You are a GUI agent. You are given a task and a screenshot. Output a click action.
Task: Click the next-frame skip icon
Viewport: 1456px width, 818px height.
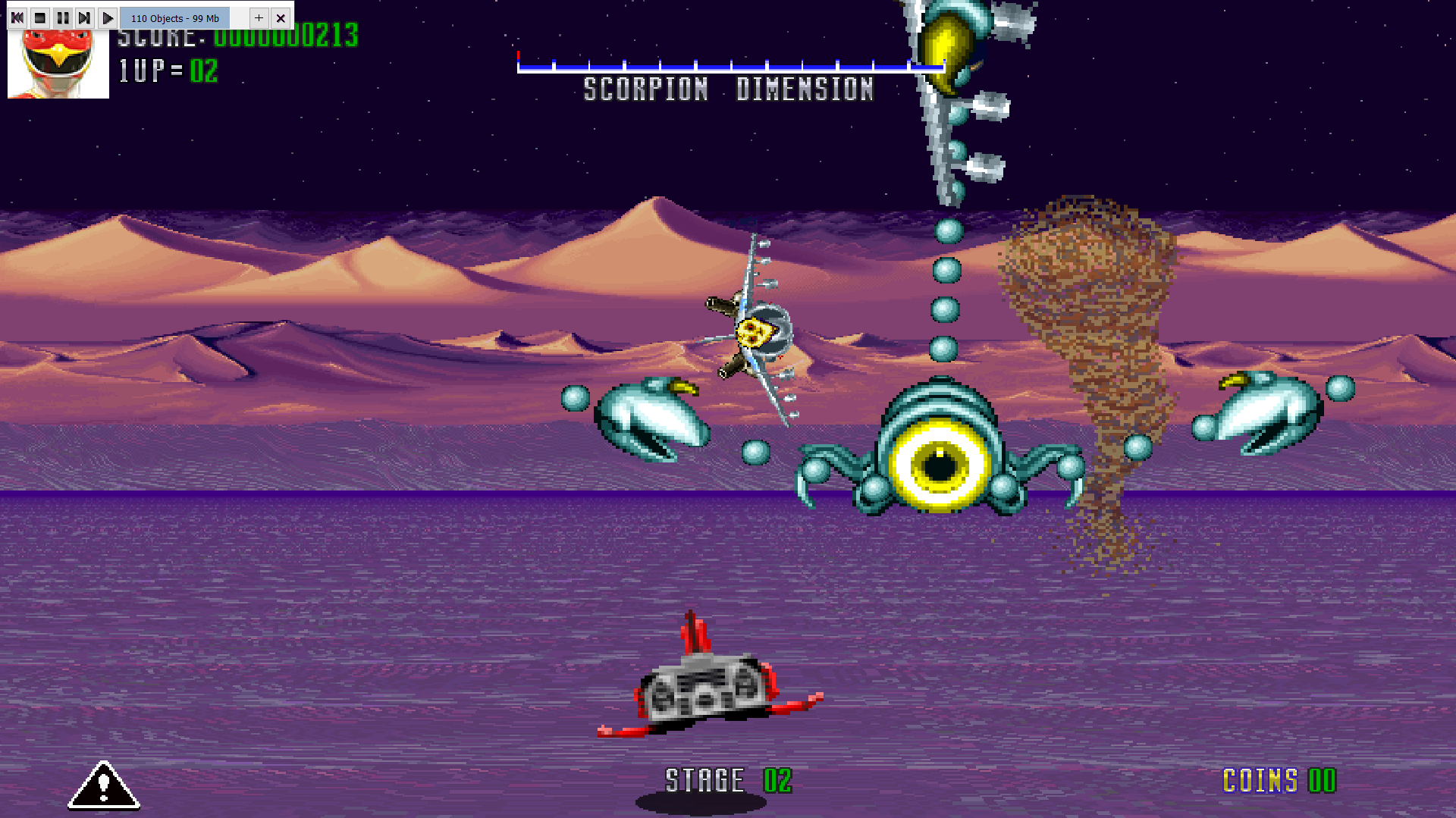click(85, 17)
